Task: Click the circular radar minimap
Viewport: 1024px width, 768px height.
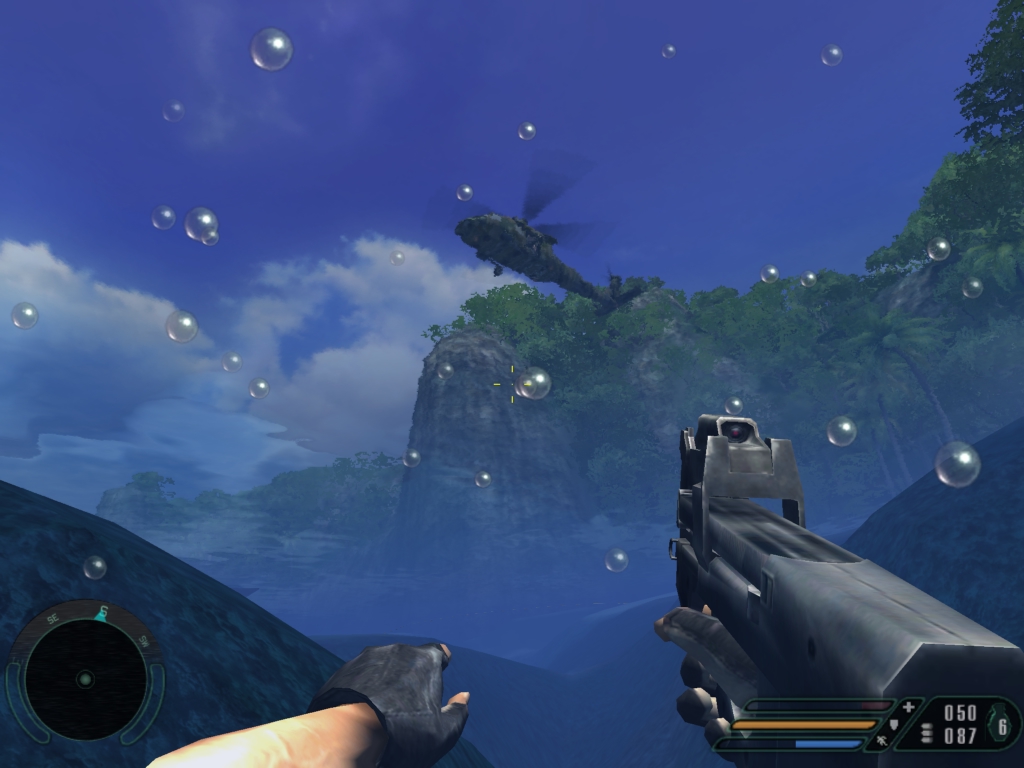Action: pyautogui.click(x=85, y=679)
